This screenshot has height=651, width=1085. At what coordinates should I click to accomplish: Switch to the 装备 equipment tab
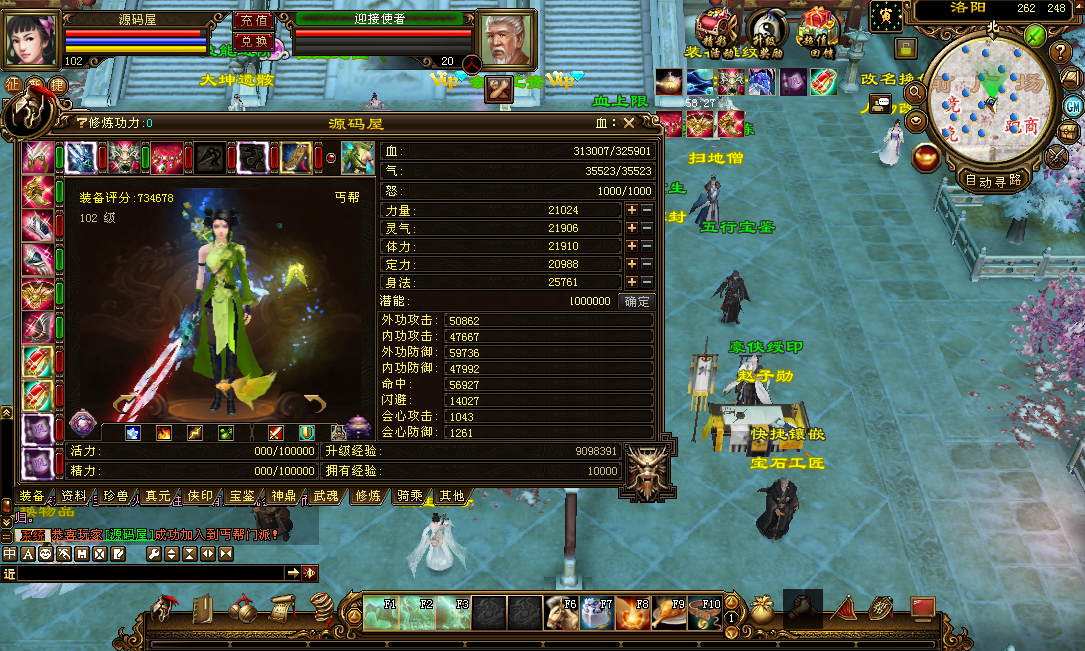[x=32, y=496]
